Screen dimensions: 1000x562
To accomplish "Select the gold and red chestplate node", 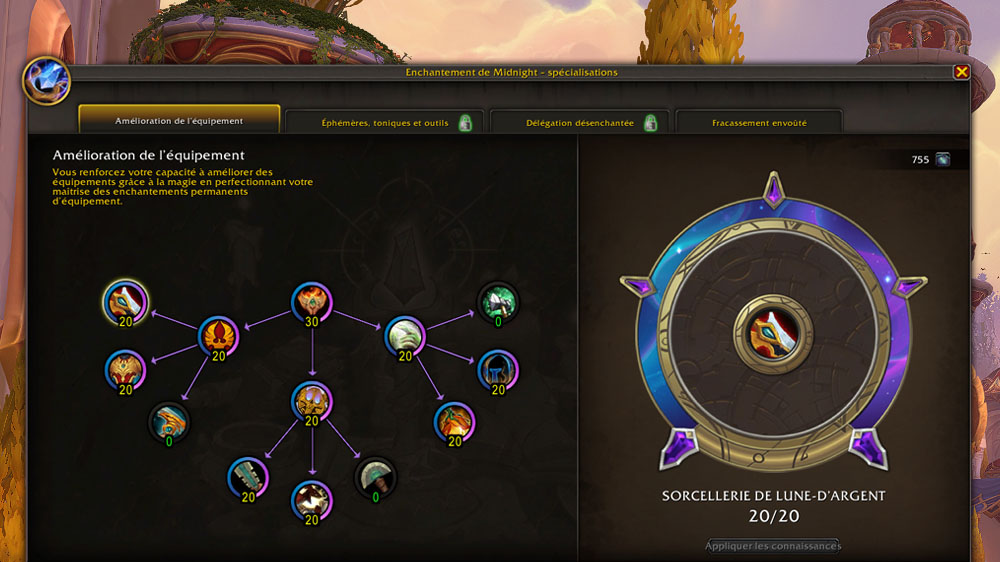I will [126, 370].
